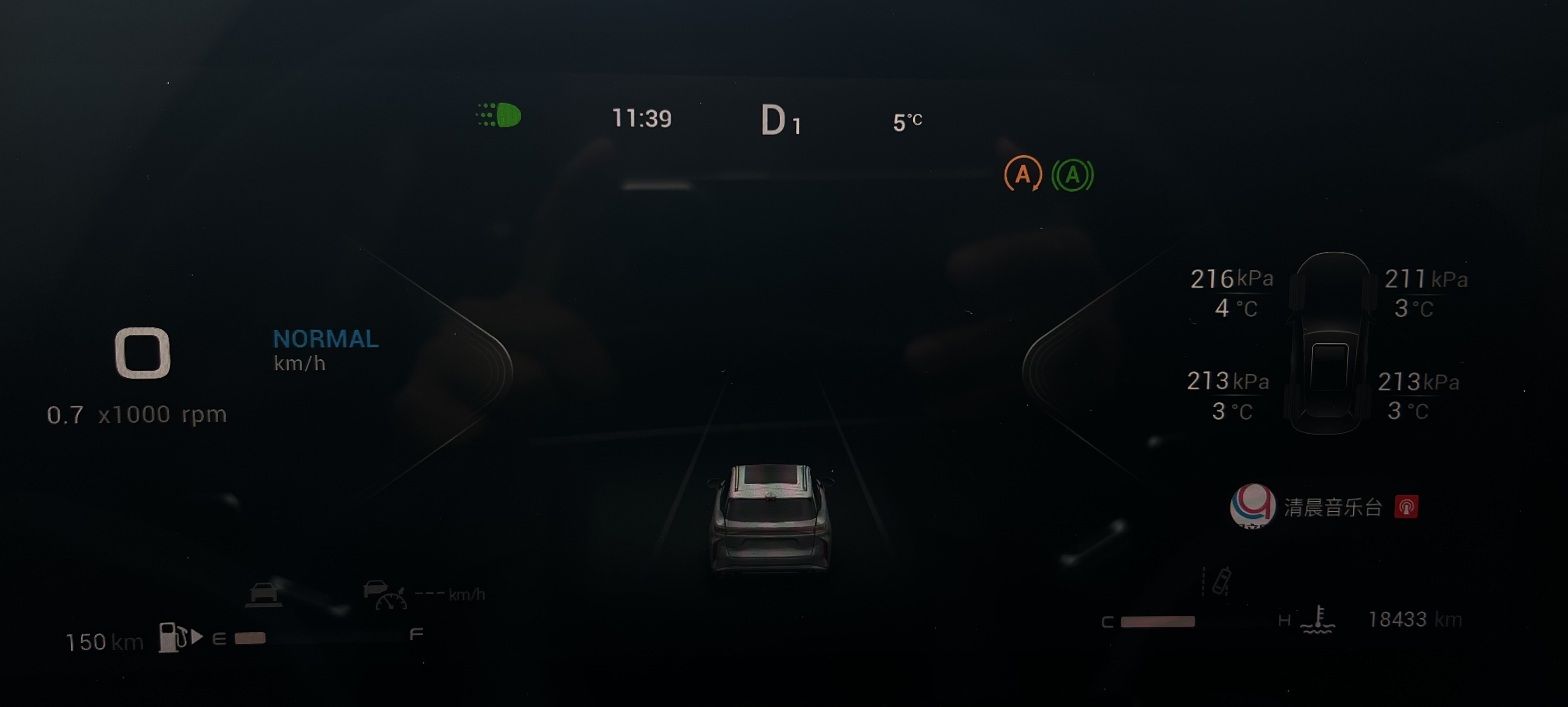1568x707 pixels.
Task: Click the green headlight indicator icon
Action: tap(499, 115)
